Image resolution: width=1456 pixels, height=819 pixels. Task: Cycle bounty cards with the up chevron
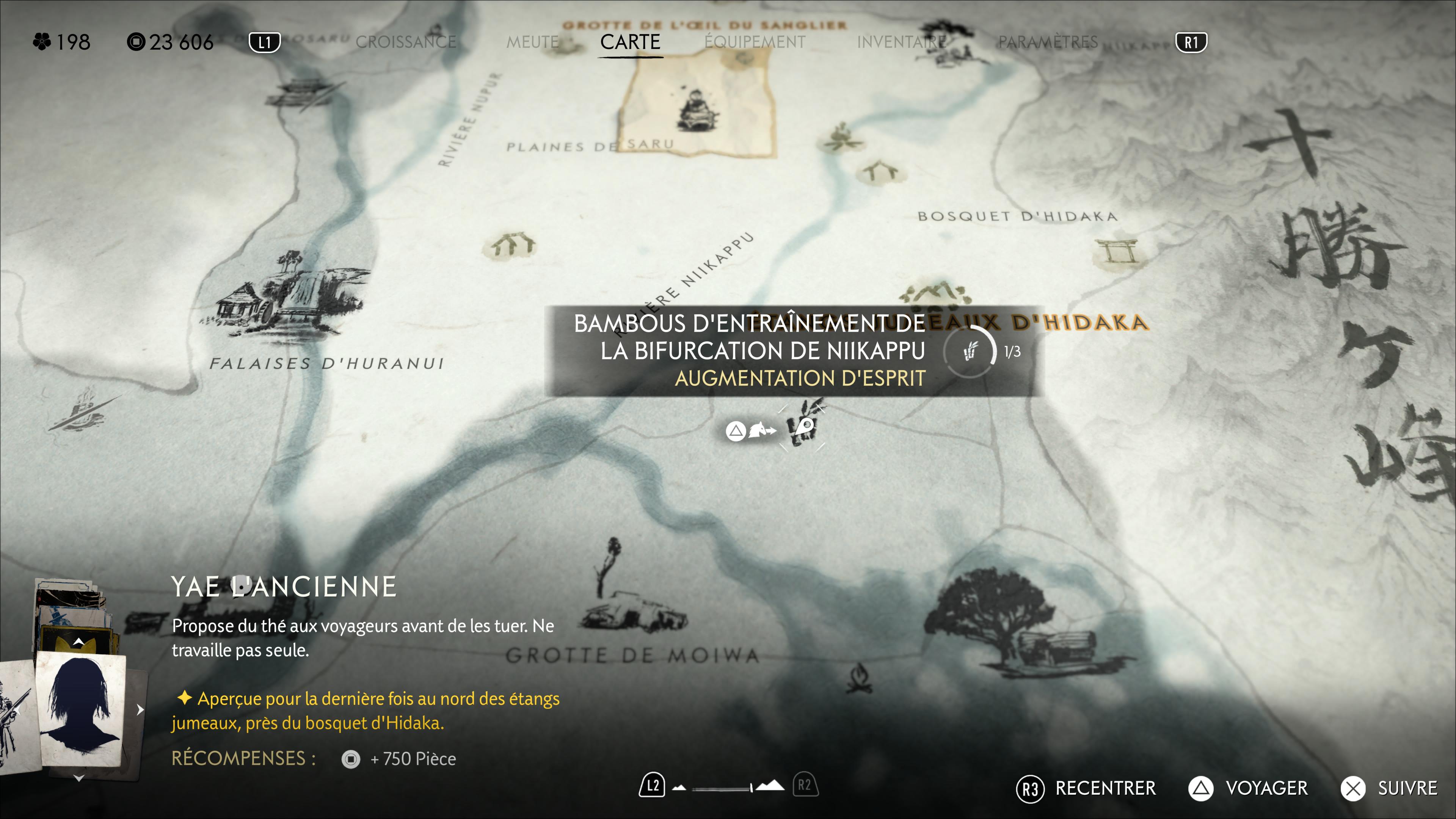click(x=79, y=642)
